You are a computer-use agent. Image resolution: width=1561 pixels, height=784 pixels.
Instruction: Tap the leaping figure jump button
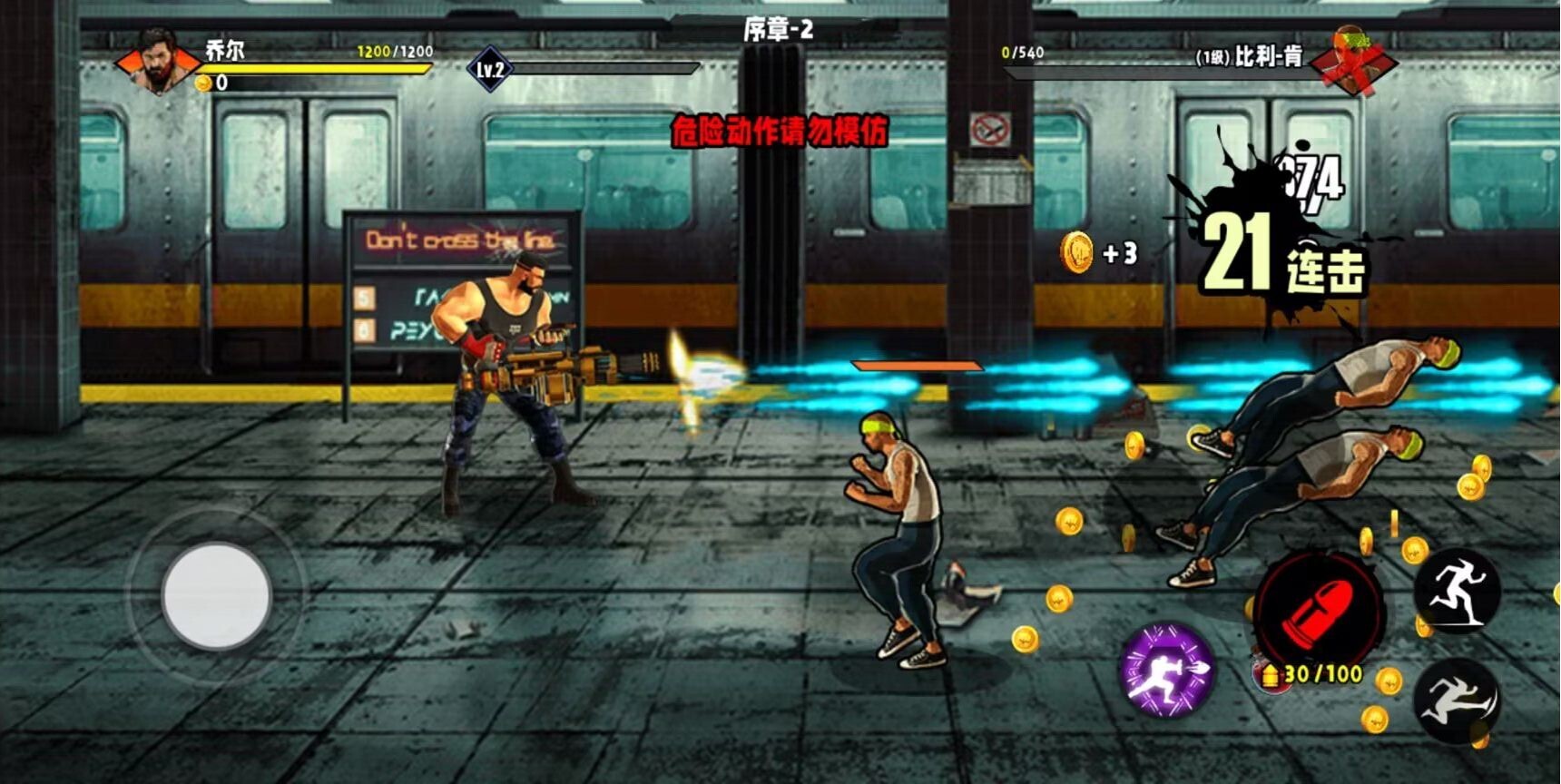tap(1456, 701)
